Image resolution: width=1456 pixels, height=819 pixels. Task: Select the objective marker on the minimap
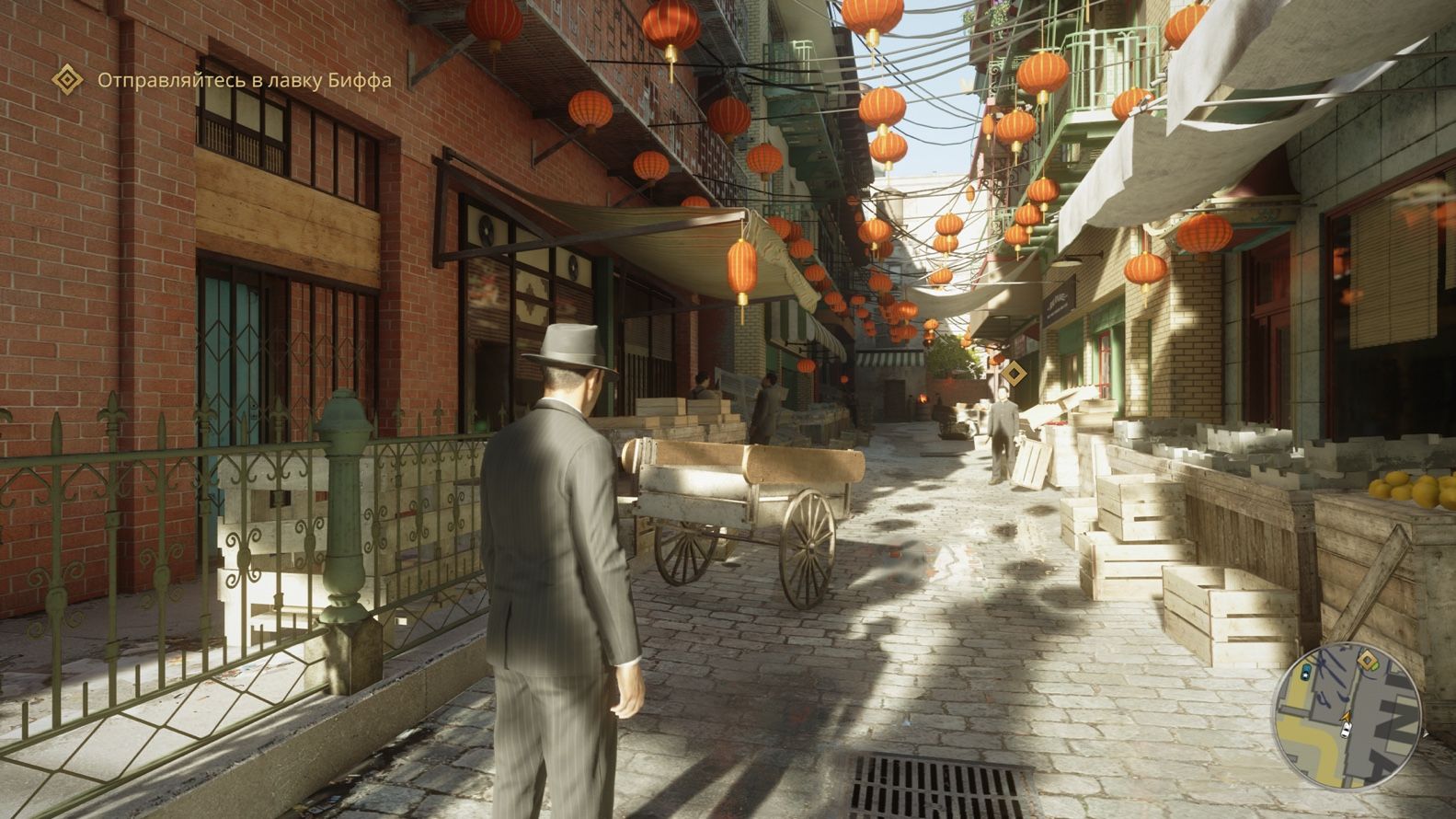click(x=1368, y=659)
